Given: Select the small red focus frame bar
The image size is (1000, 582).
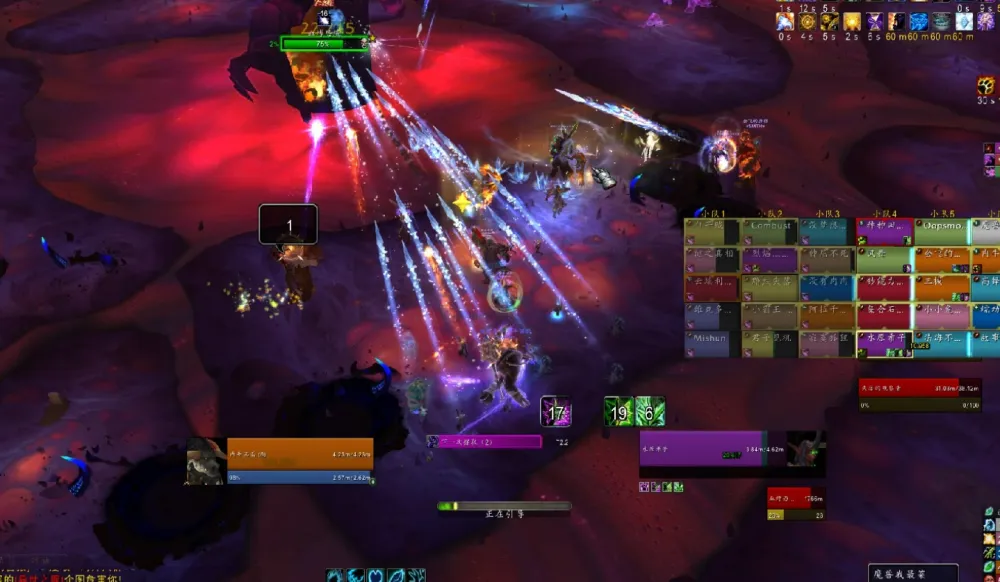Looking at the screenshot, I should pos(789,498).
